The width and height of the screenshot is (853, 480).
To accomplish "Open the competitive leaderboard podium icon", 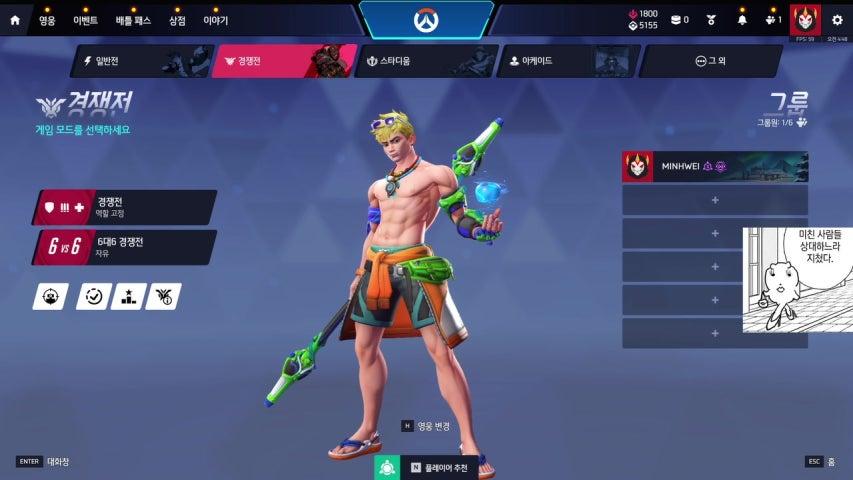I will [128, 296].
